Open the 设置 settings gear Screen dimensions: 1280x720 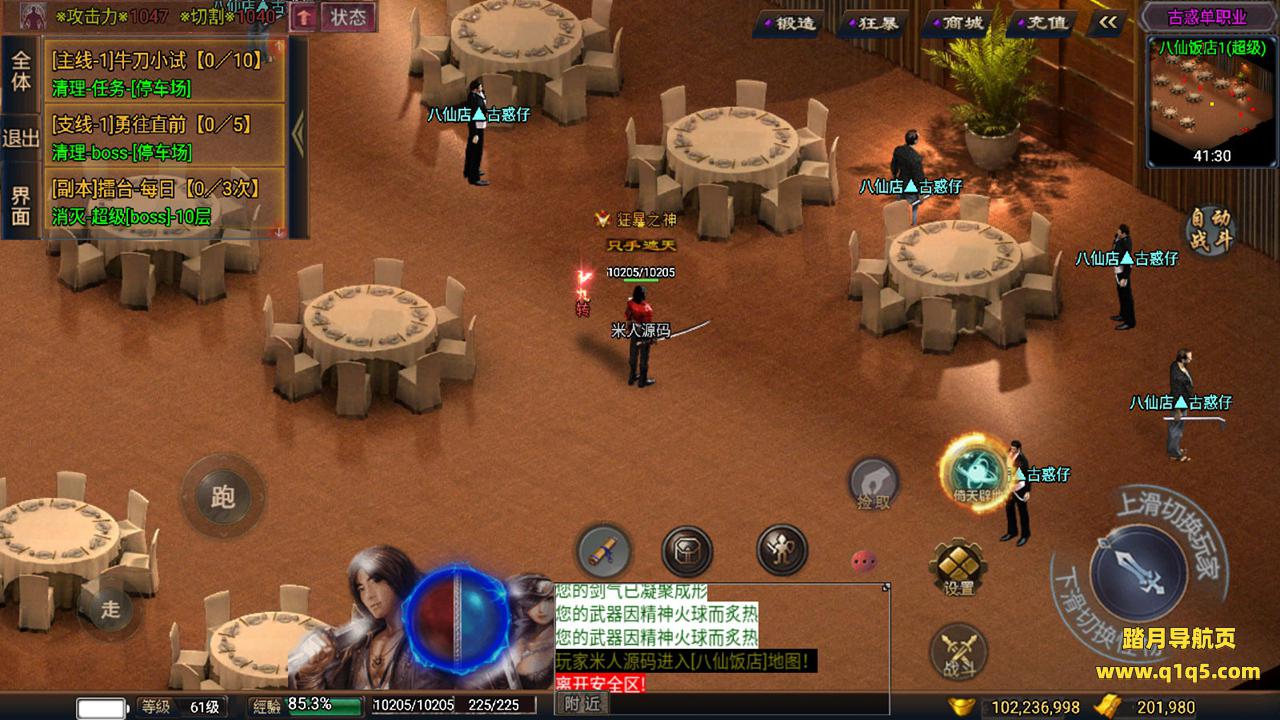pyautogui.click(x=958, y=568)
